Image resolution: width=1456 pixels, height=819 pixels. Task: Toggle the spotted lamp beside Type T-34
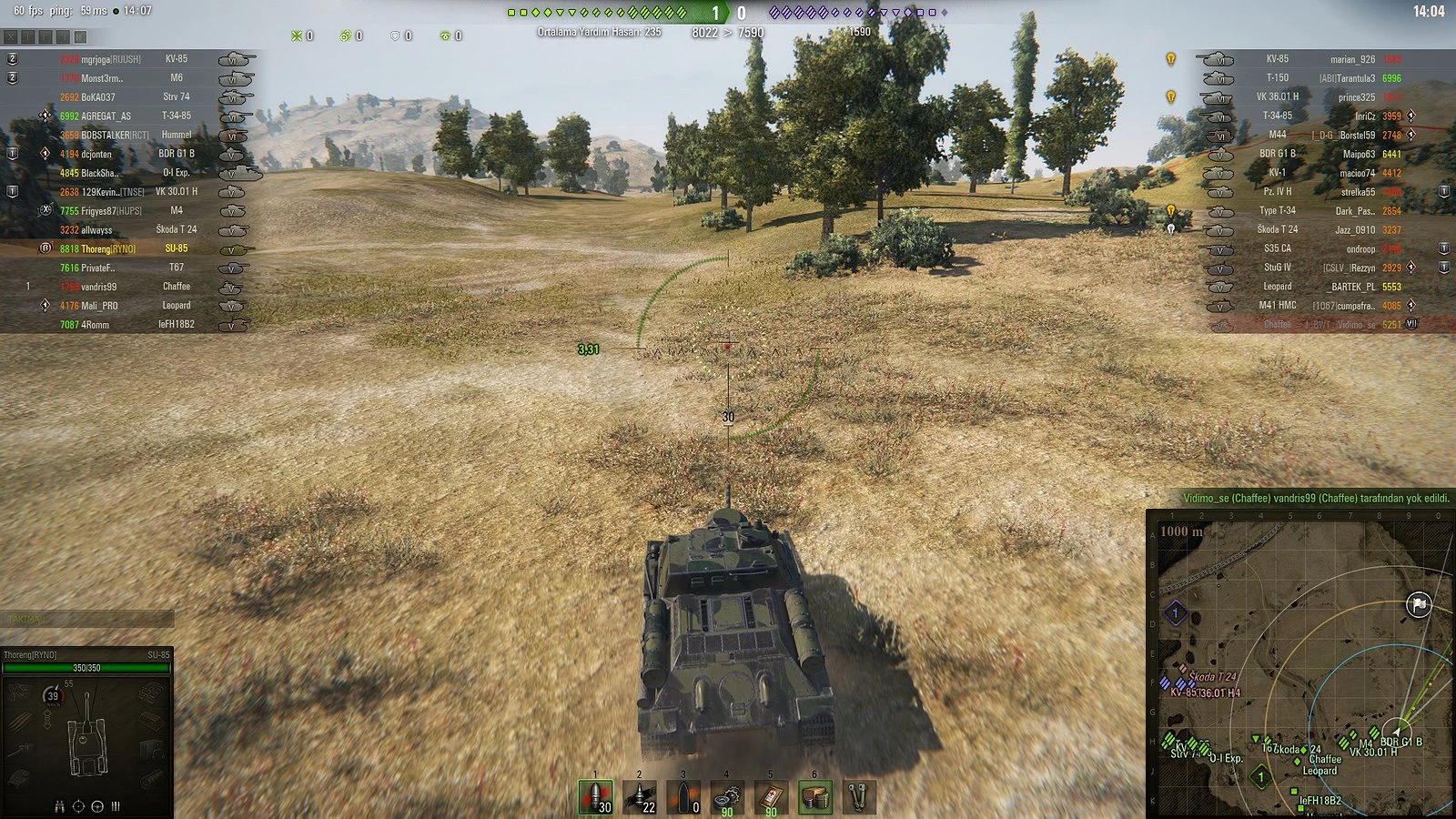point(1170,211)
